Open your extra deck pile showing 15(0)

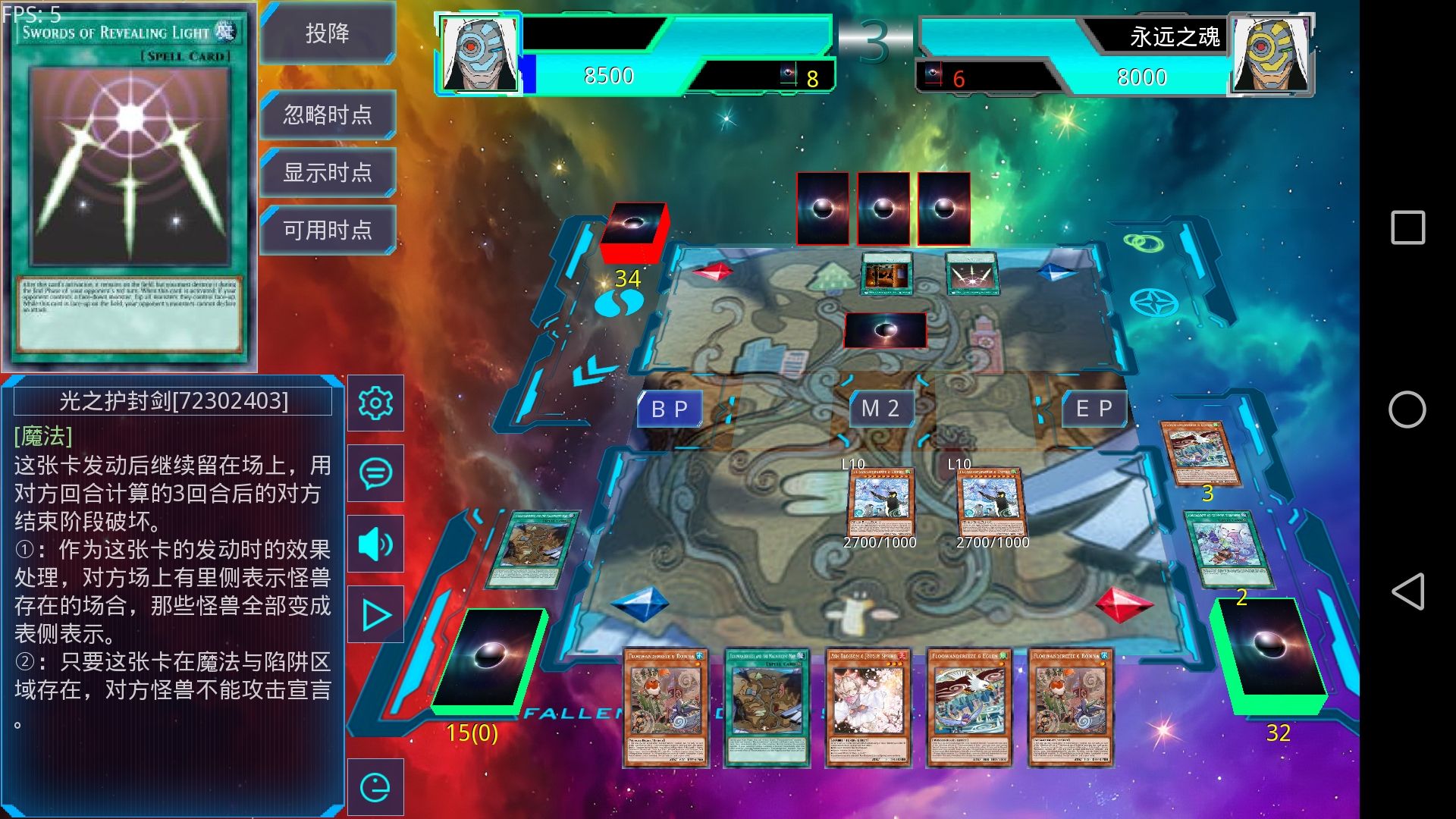click(x=489, y=660)
